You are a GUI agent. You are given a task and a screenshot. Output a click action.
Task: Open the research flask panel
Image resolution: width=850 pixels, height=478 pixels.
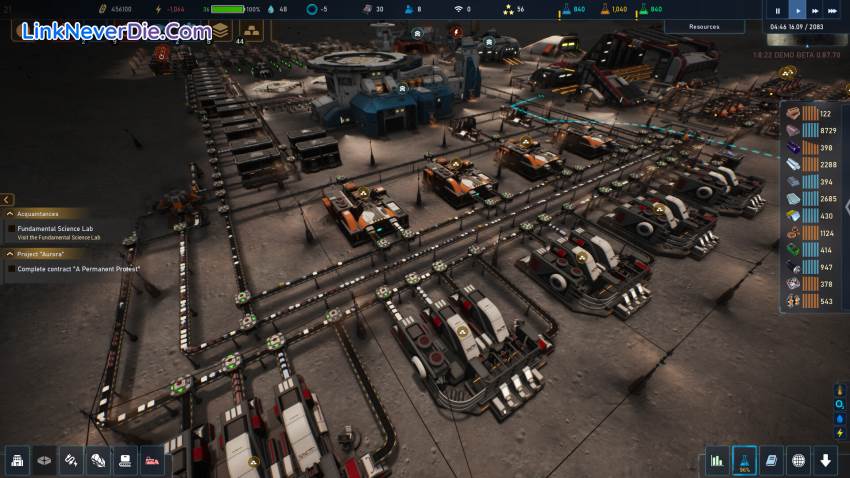tap(744, 460)
